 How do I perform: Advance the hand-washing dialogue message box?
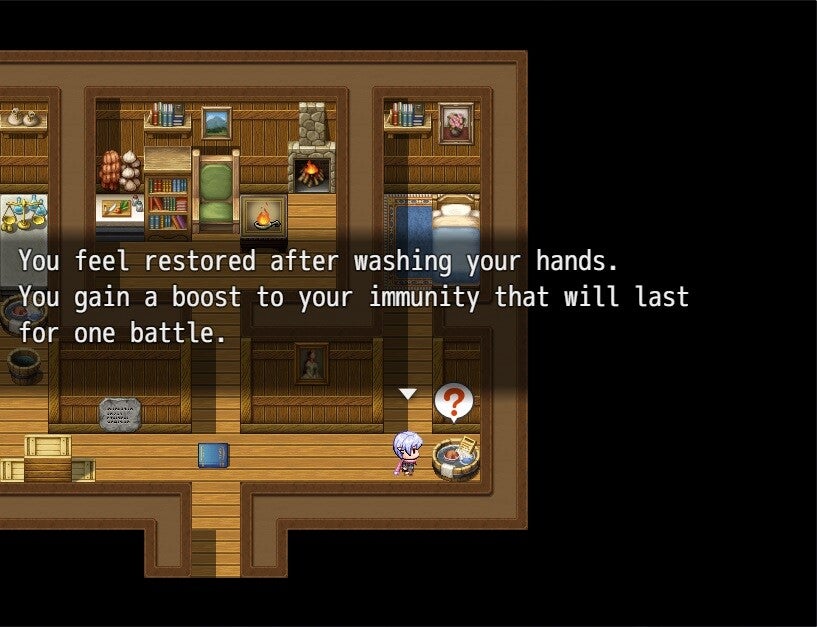coord(353,297)
